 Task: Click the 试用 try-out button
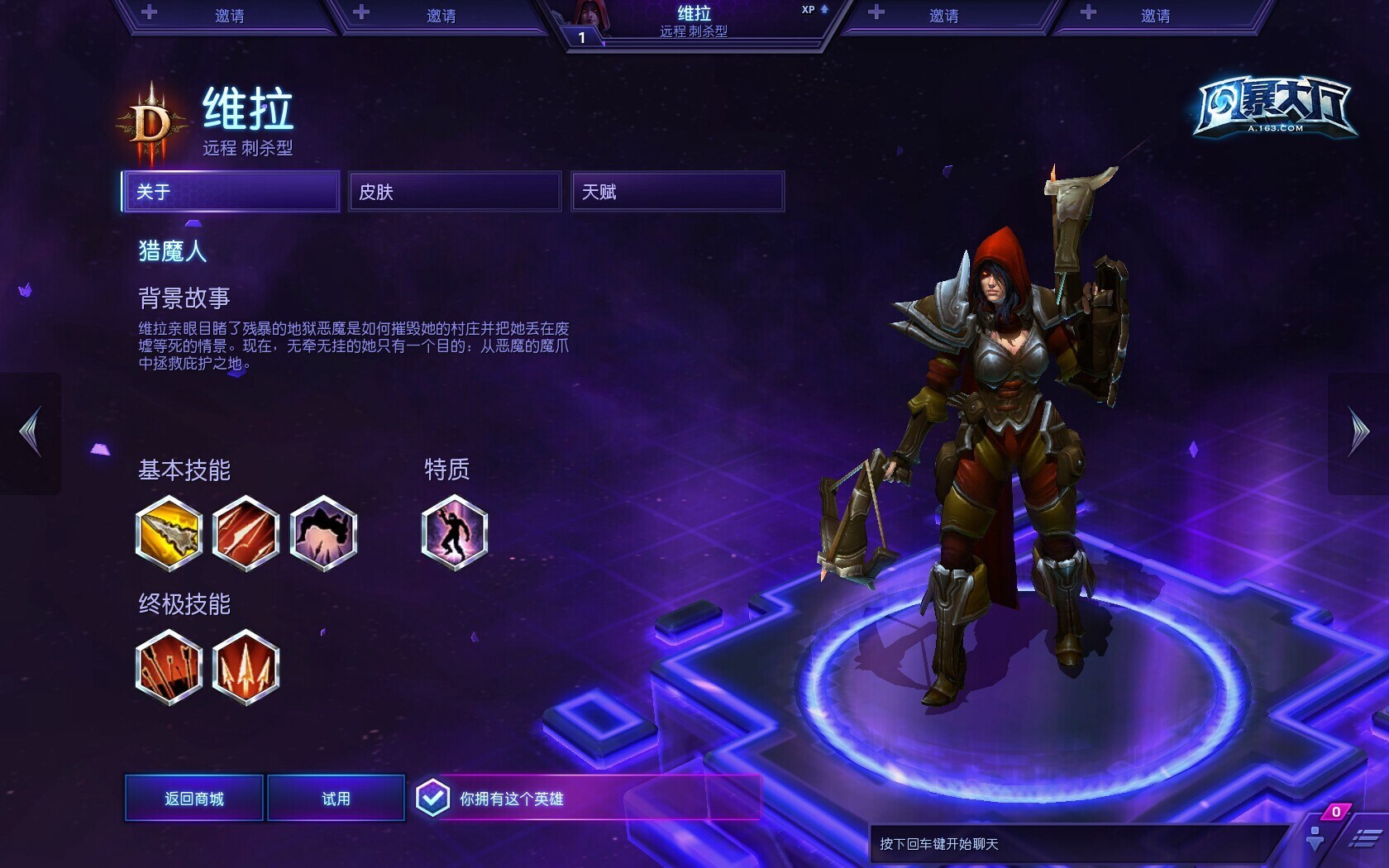click(336, 799)
